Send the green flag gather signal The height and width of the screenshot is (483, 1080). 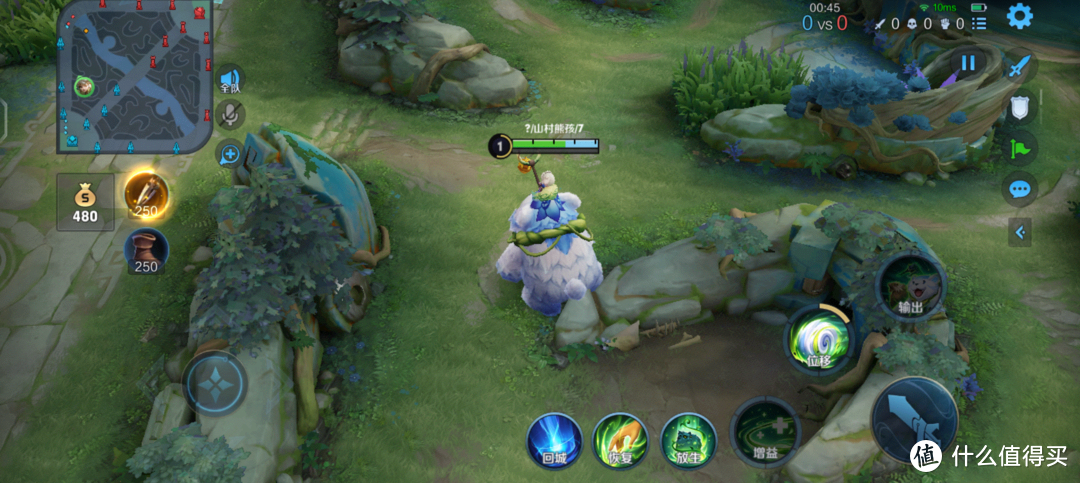pyautogui.click(x=1019, y=147)
